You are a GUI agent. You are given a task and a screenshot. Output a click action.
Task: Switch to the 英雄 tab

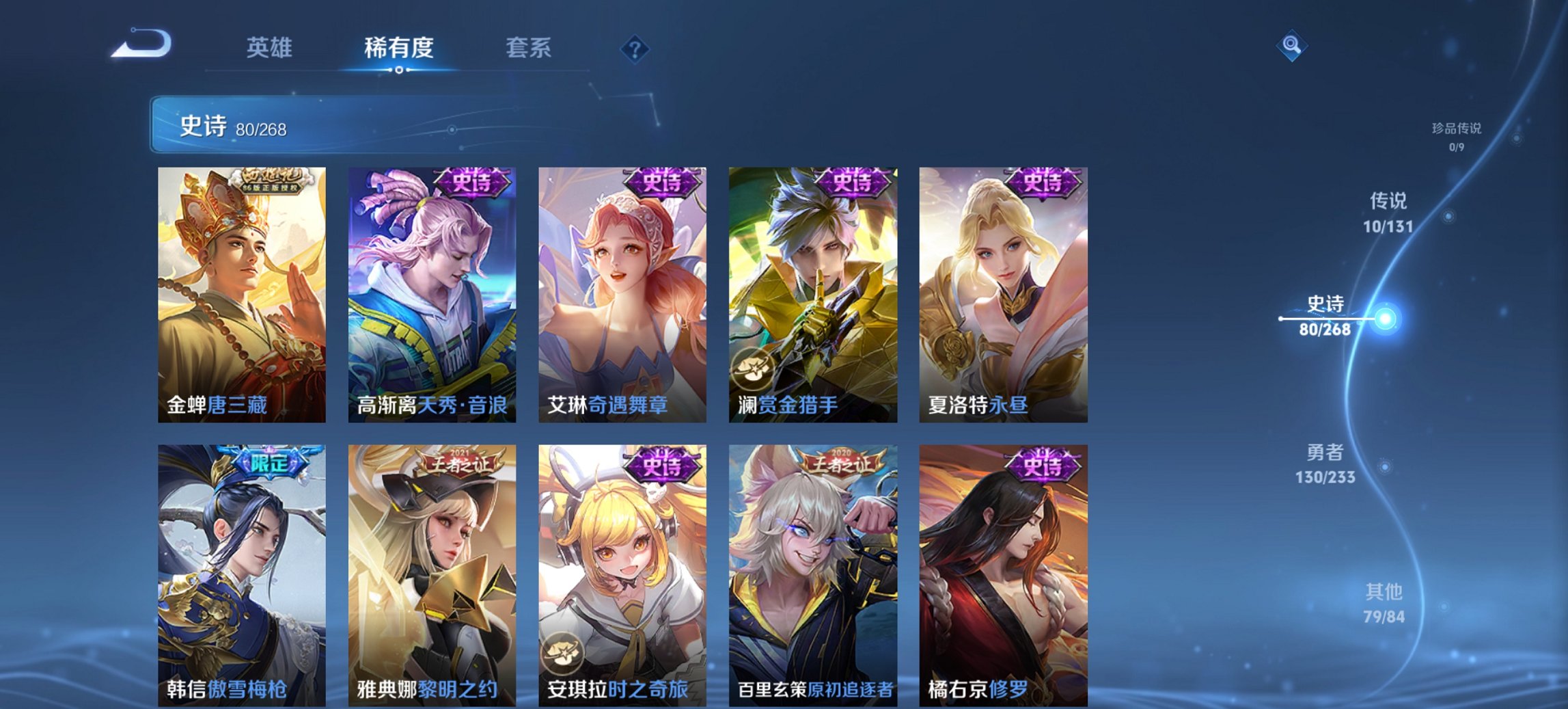pyautogui.click(x=271, y=48)
